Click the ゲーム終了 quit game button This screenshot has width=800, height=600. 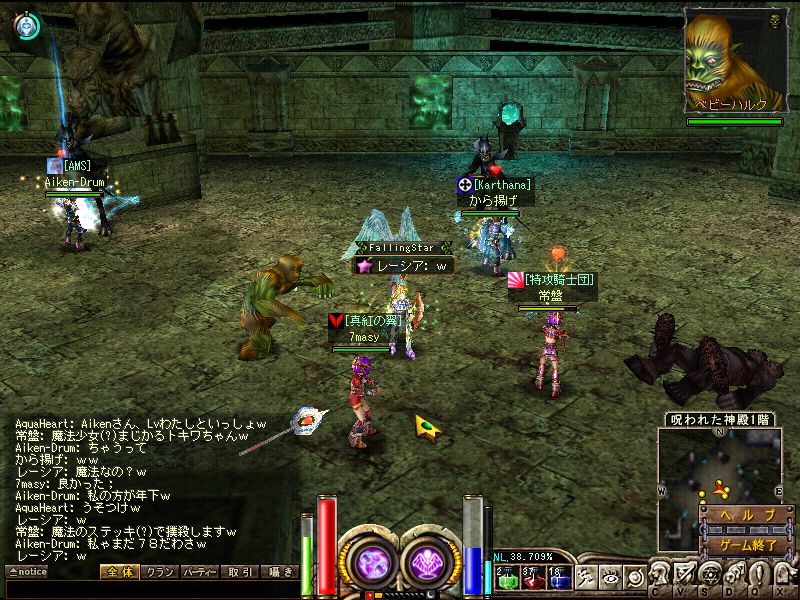coord(748,546)
